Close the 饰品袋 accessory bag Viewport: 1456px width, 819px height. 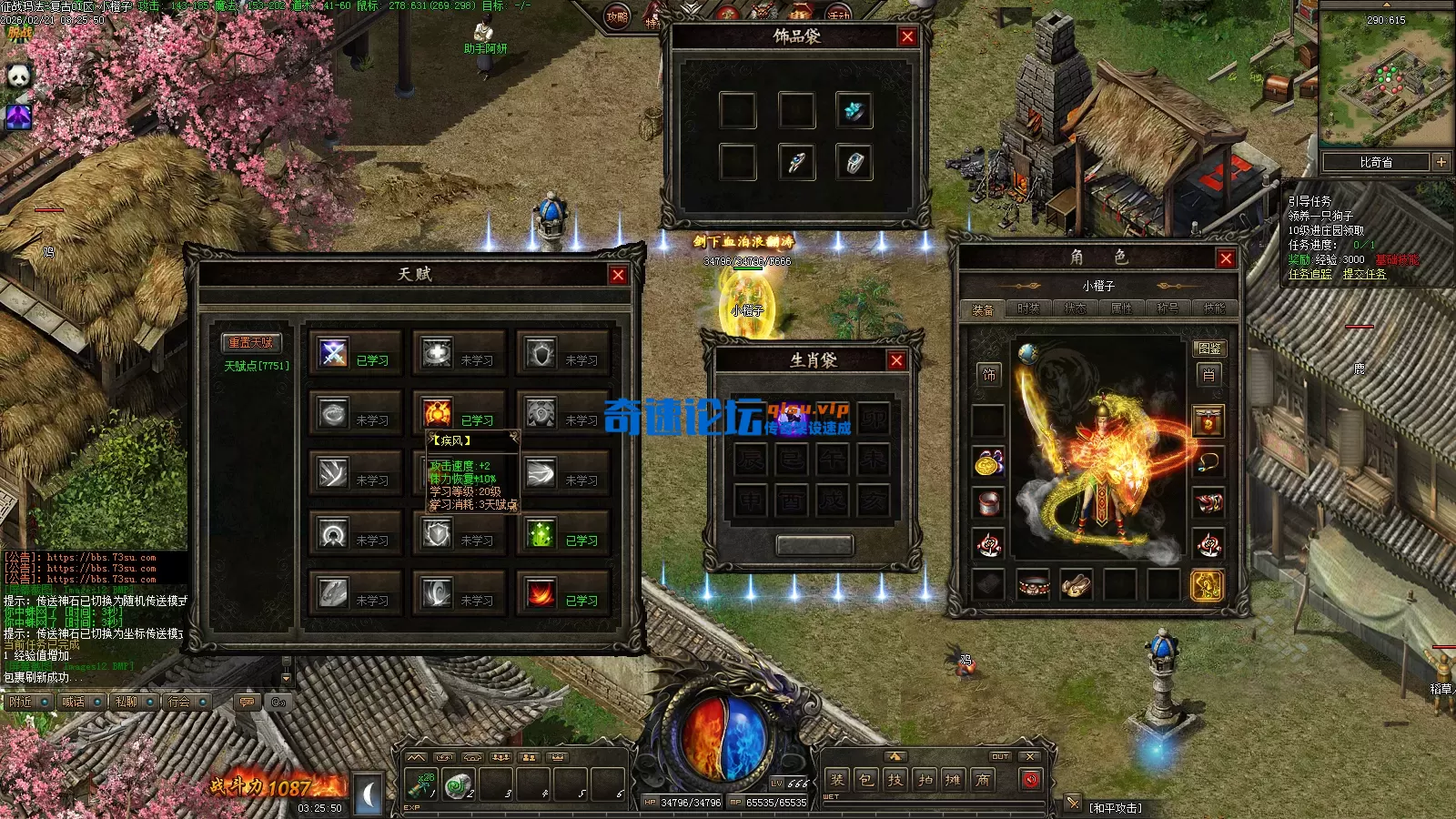pyautogui.click(x=907, y=36)
